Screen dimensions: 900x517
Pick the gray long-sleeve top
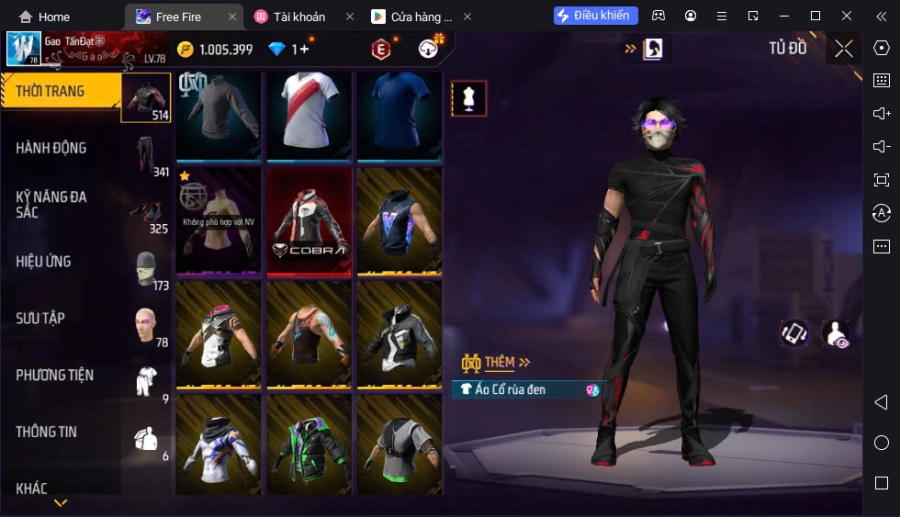click(218, 113)
